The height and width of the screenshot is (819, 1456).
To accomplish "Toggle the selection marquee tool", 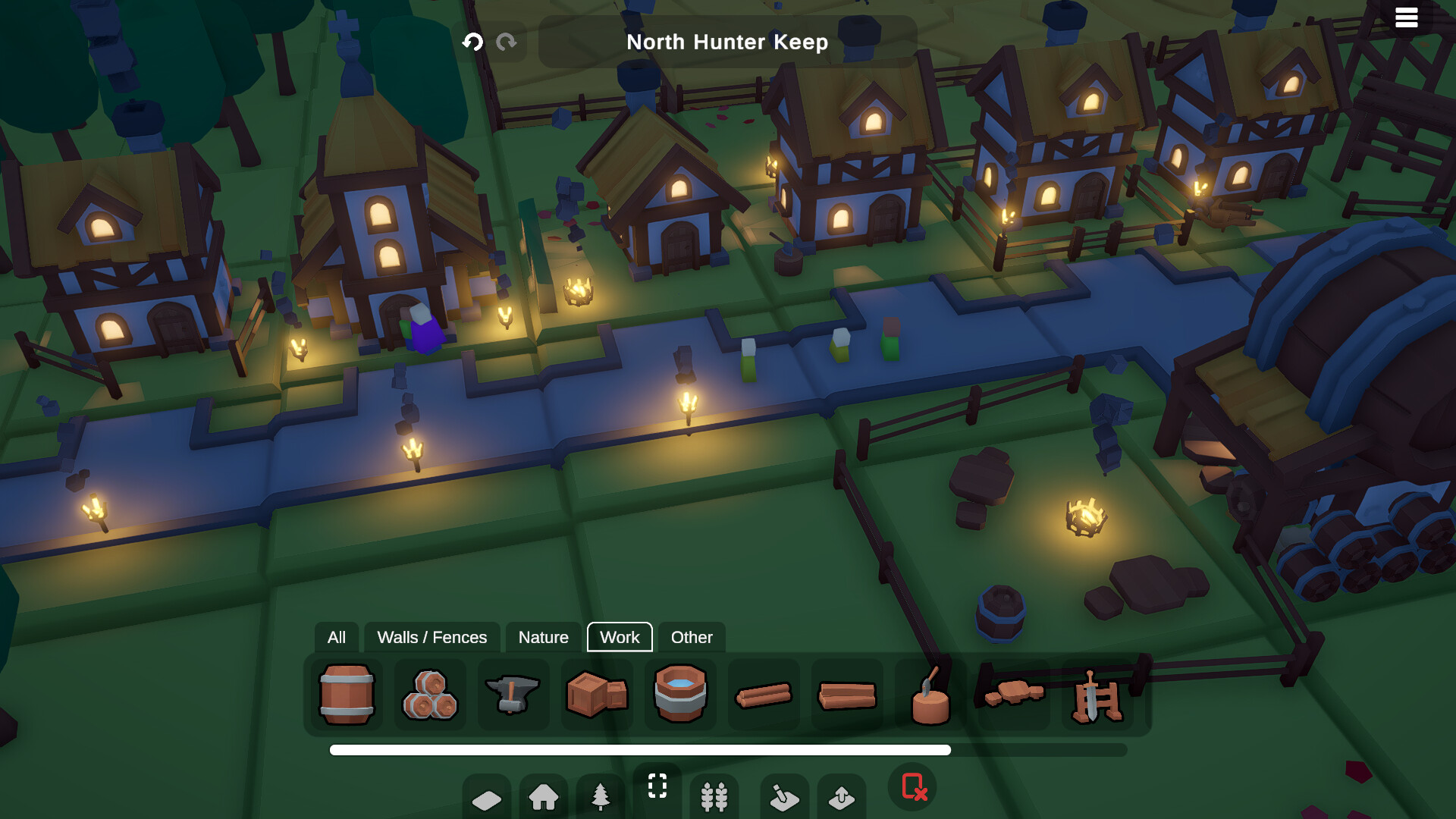I will click(x=657, y=787).
